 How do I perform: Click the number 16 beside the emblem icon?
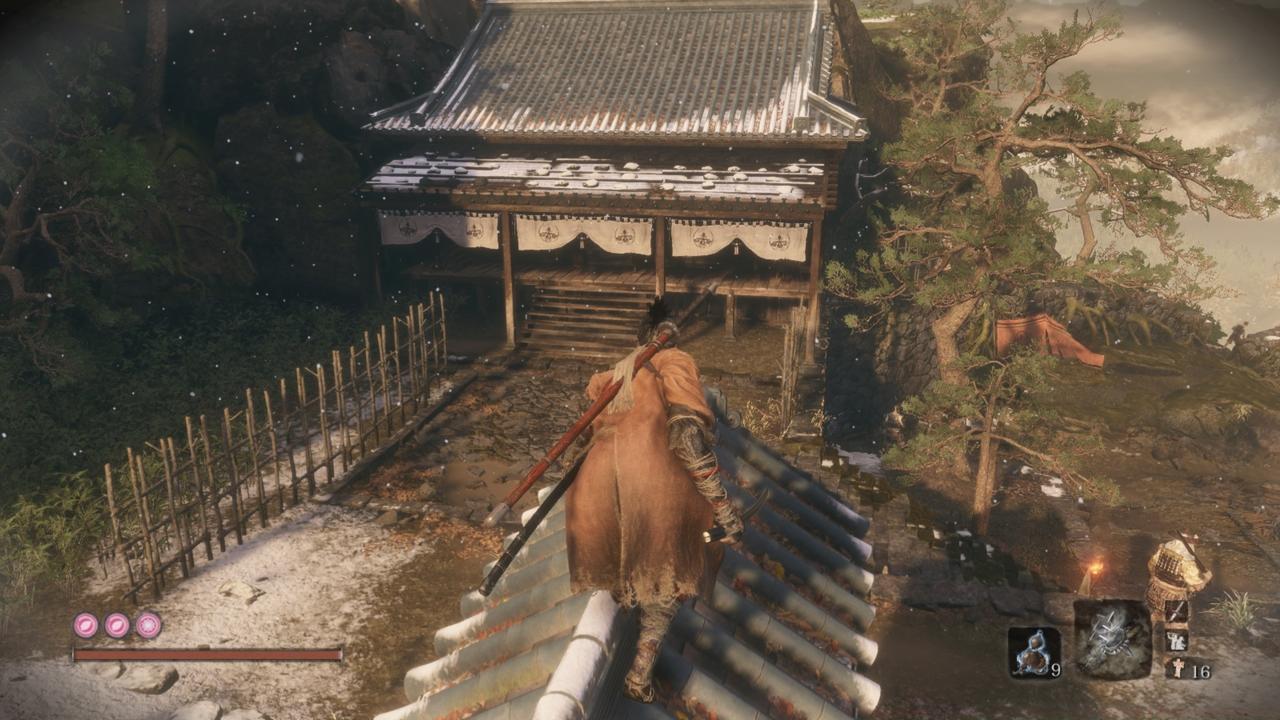click(x=1203, y=672)
